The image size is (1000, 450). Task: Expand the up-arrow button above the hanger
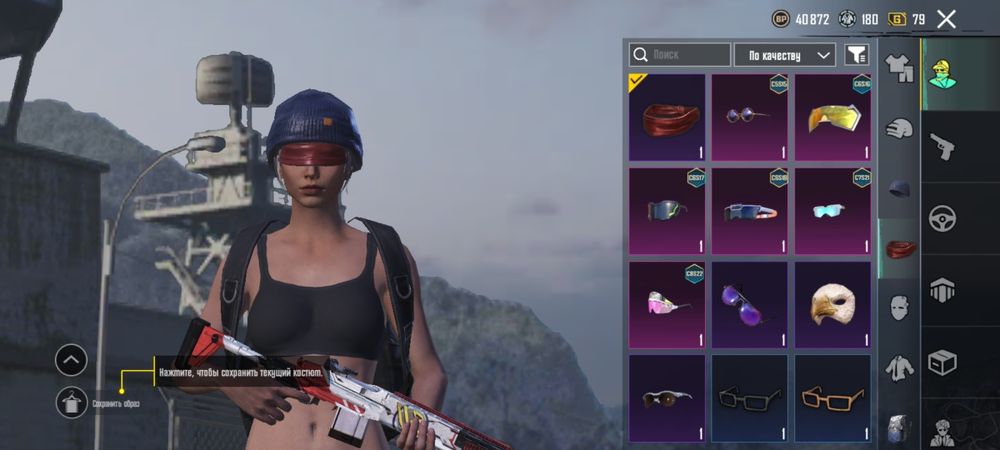tap(71, 360)
